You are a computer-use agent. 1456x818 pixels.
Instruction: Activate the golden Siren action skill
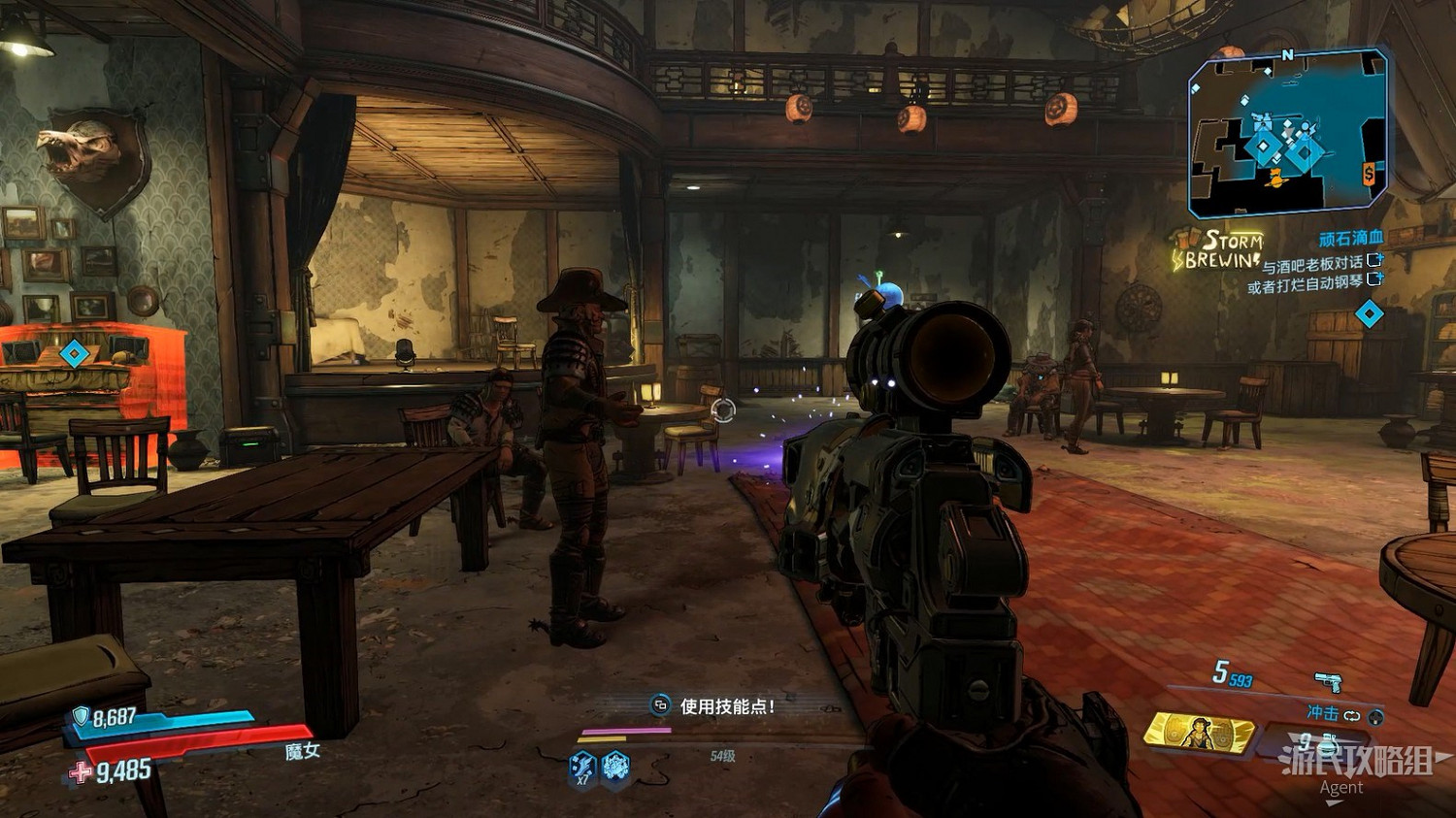(x=1200, y=733)
